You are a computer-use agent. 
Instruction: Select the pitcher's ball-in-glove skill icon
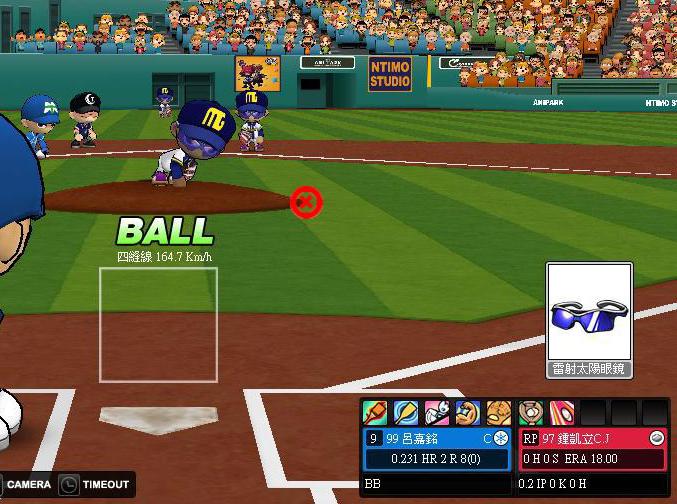tap(531, 412)
